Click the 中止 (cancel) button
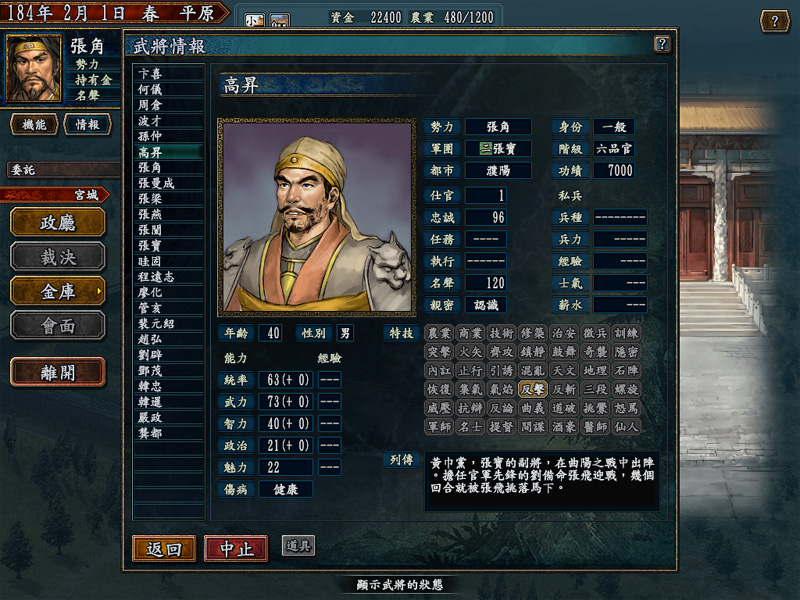This screenshot has width=800, height=600. point(236,548)
